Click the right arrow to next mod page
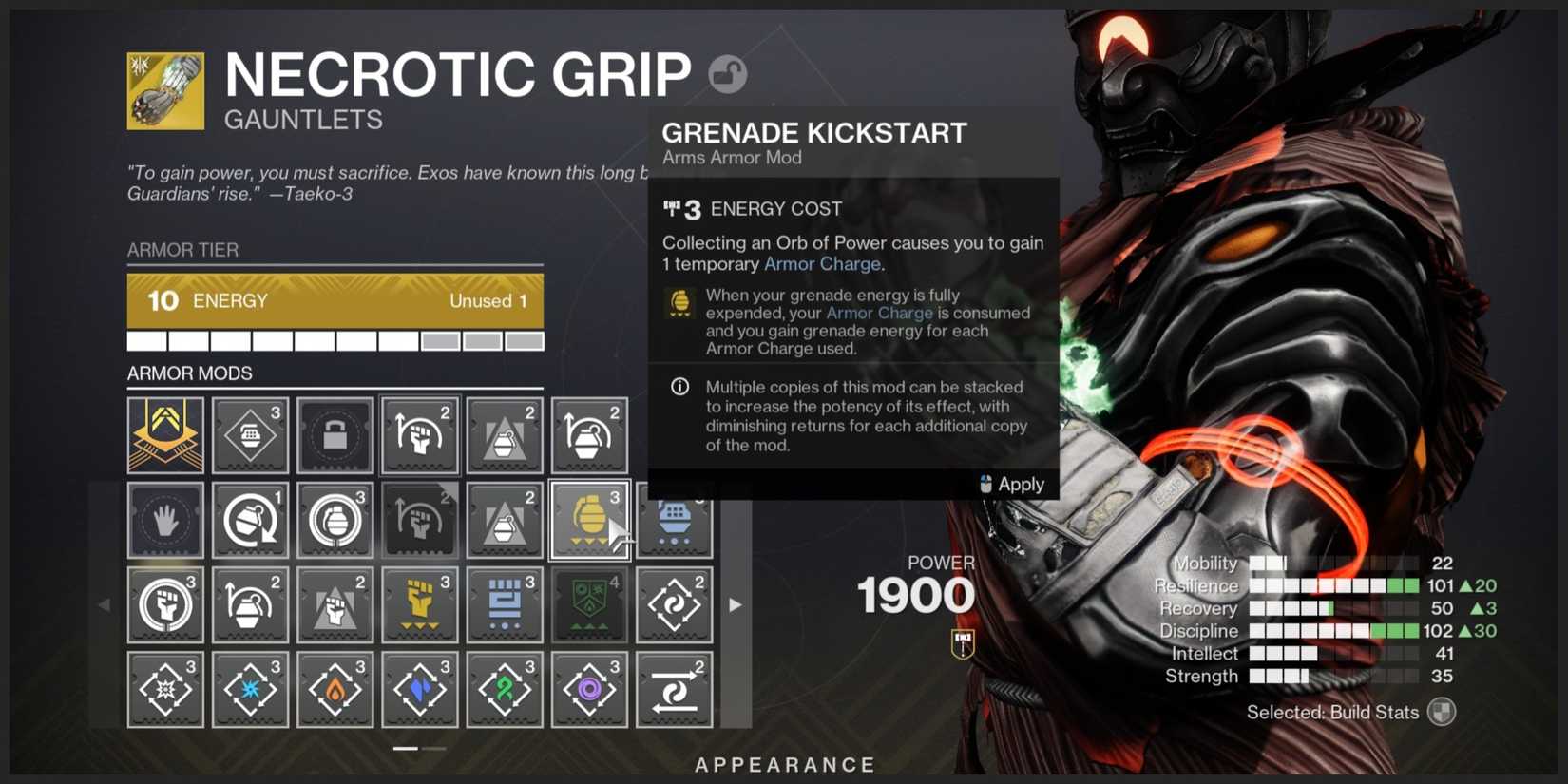1568x784 pixels. pyautogui.click(x=736, y=604)
